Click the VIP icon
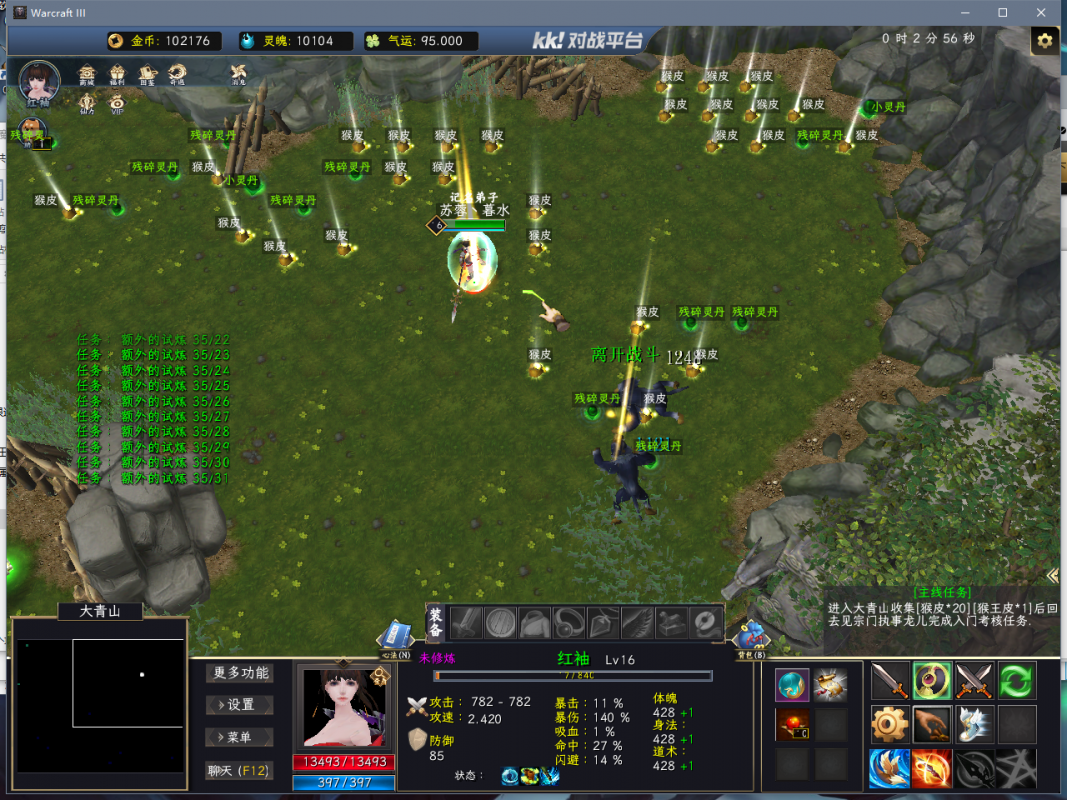Viewport: 1067px width, 800px height. tap(118, 102)
